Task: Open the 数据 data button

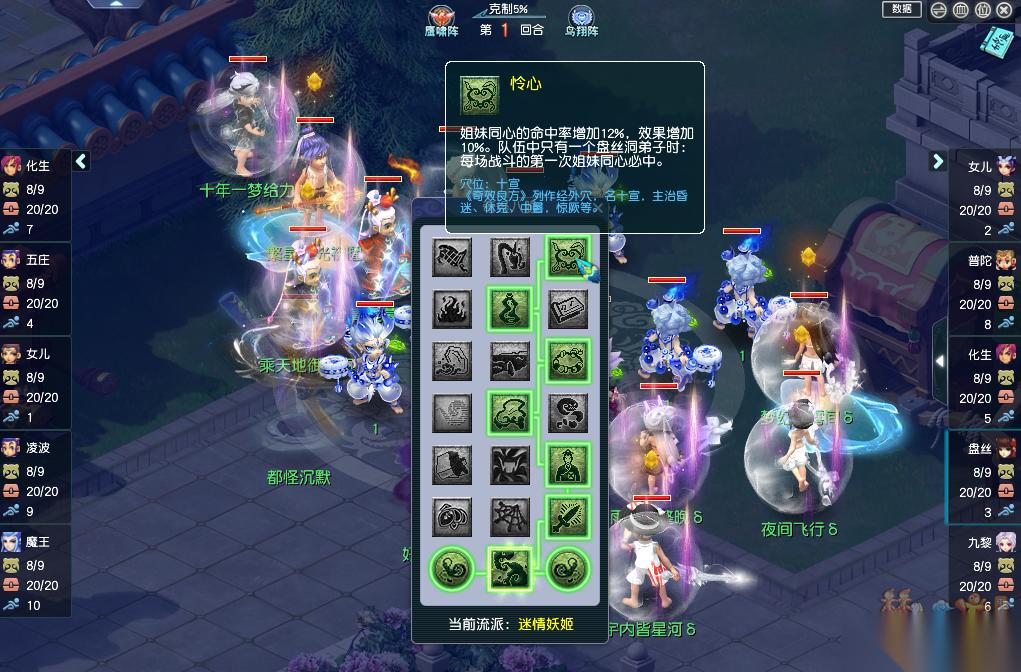Action: click(901, 10)
